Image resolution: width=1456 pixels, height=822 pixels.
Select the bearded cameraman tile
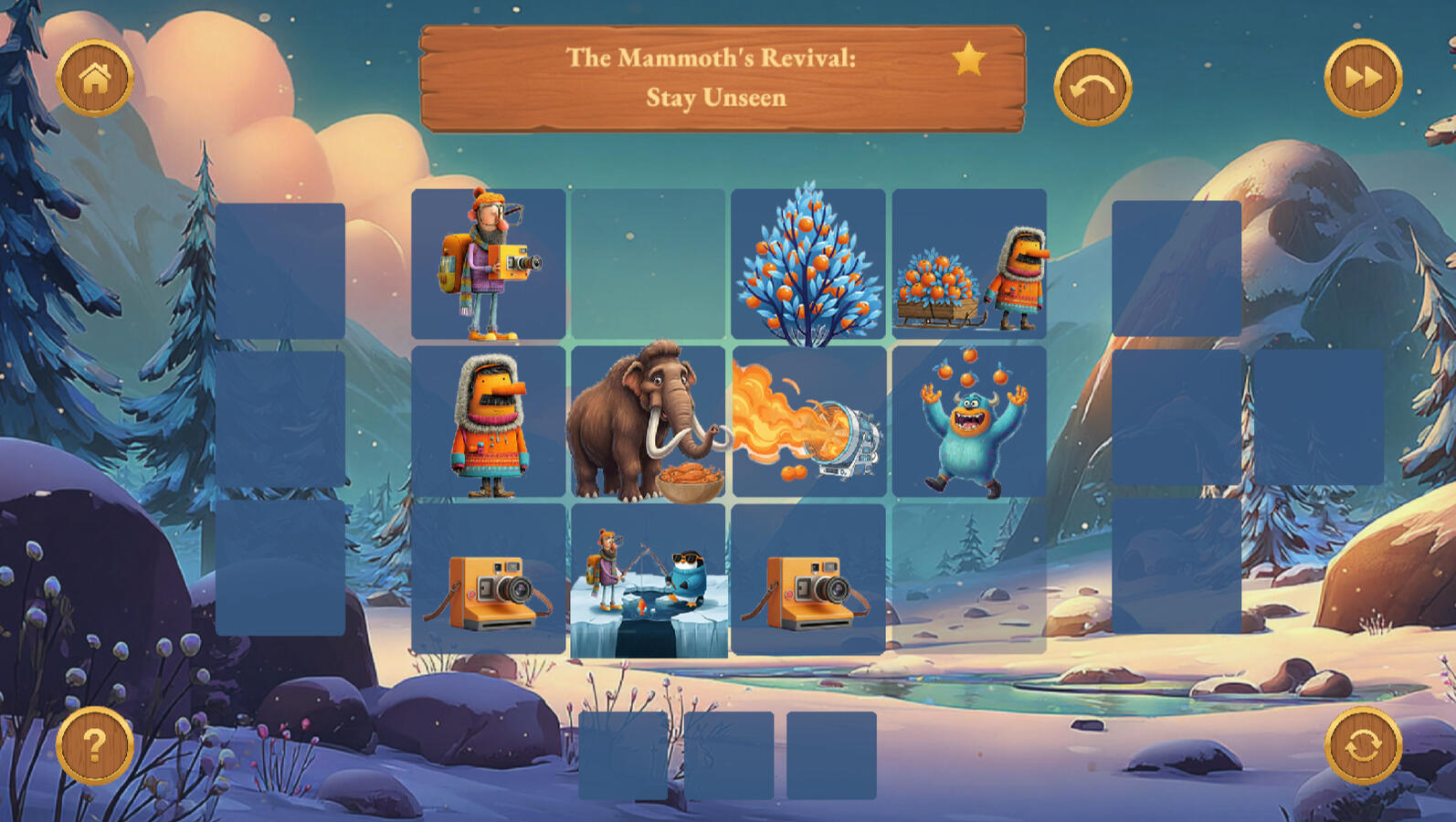[489, 264]
